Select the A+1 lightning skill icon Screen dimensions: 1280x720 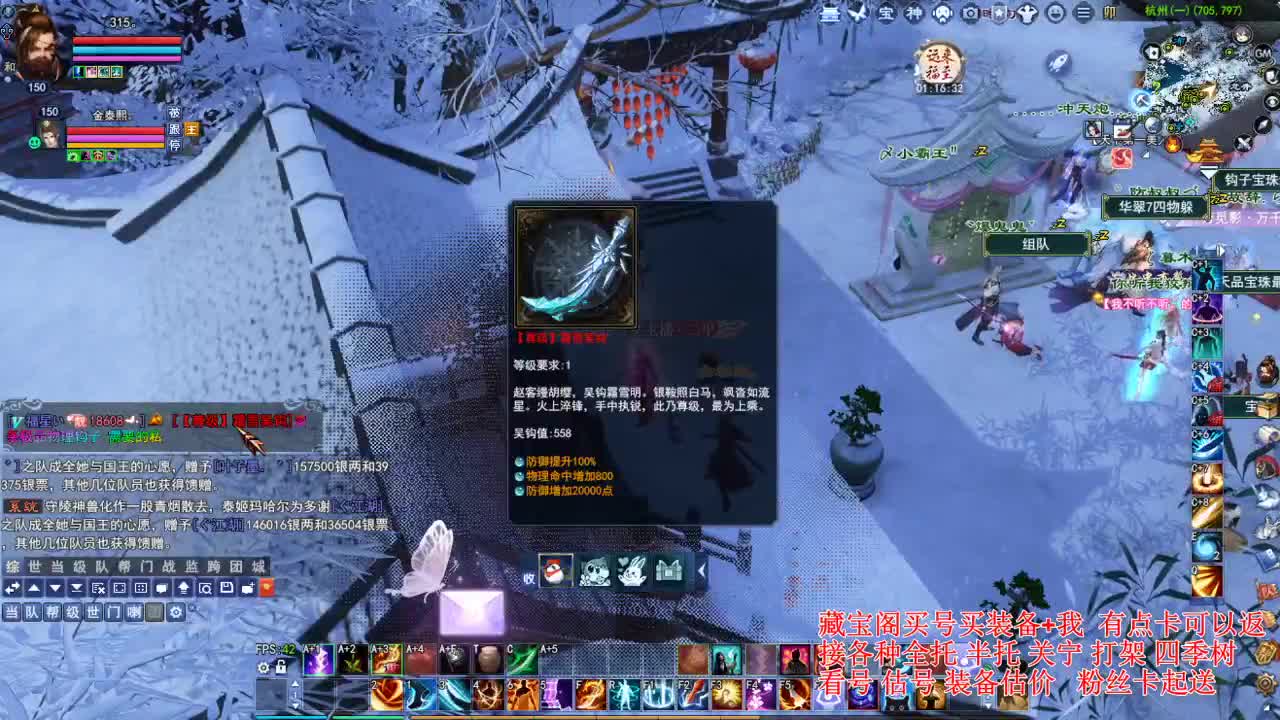coord(317,660)
